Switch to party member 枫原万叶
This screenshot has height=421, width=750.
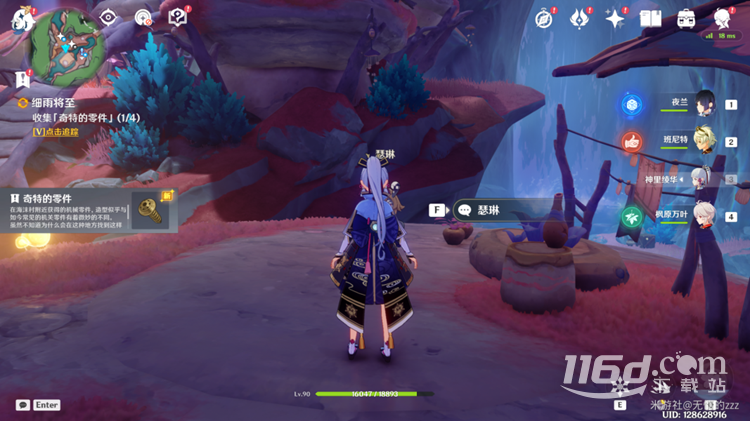pos(705,216)
